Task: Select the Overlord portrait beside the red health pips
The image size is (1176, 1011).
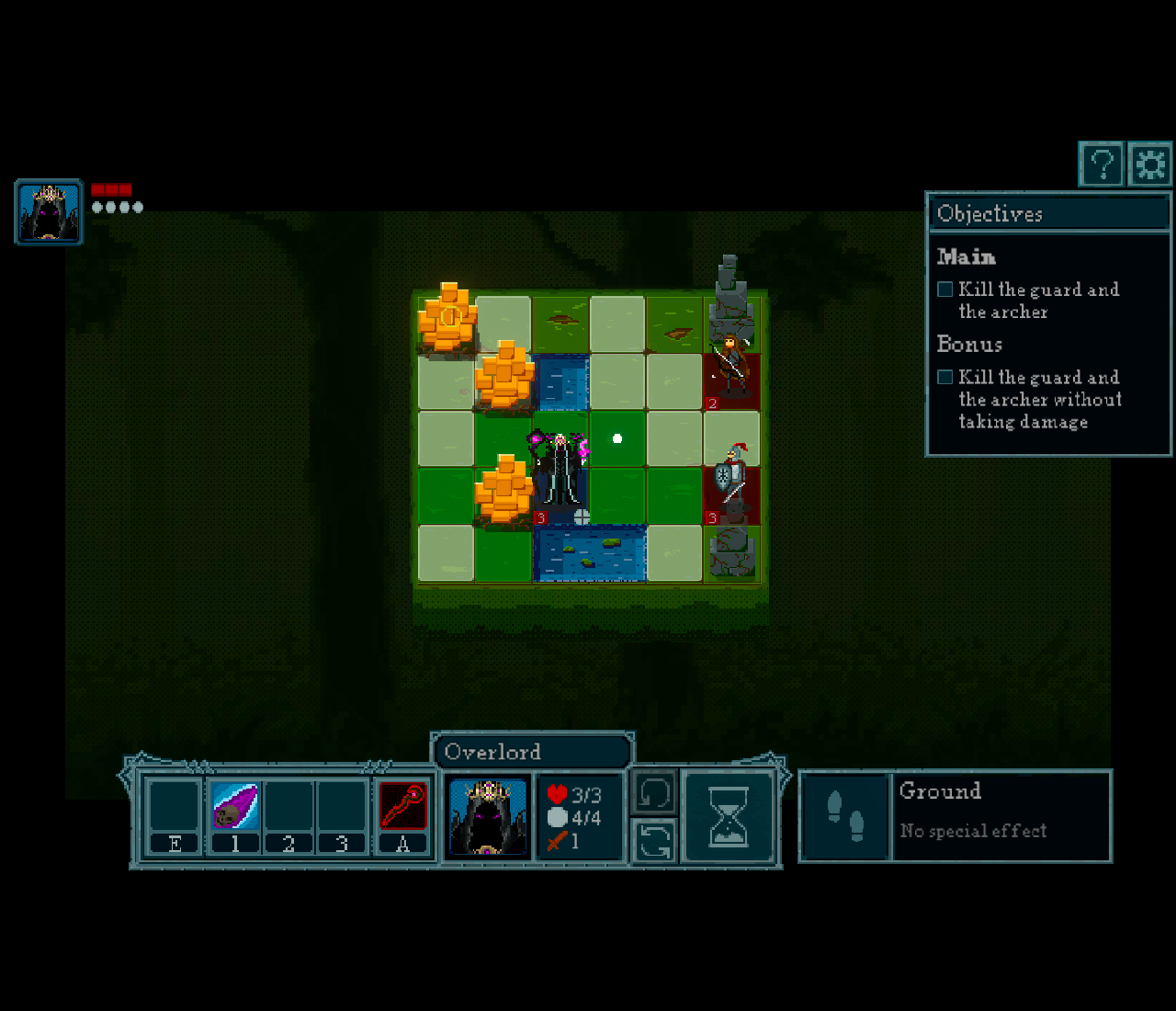Action: (49, 211)
